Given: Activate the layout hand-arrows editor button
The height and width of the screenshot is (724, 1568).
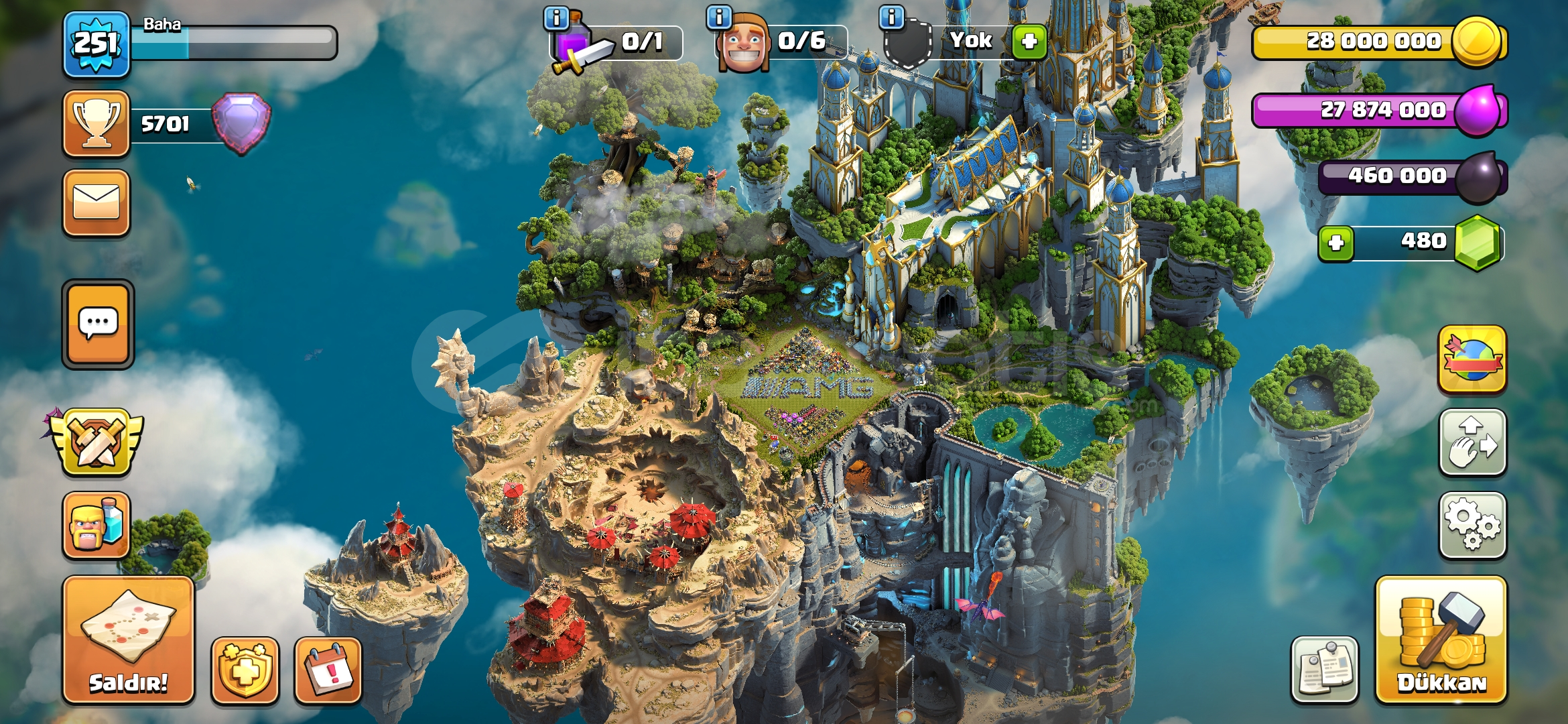Looking at the screenshot, I should click(1472, 442).
